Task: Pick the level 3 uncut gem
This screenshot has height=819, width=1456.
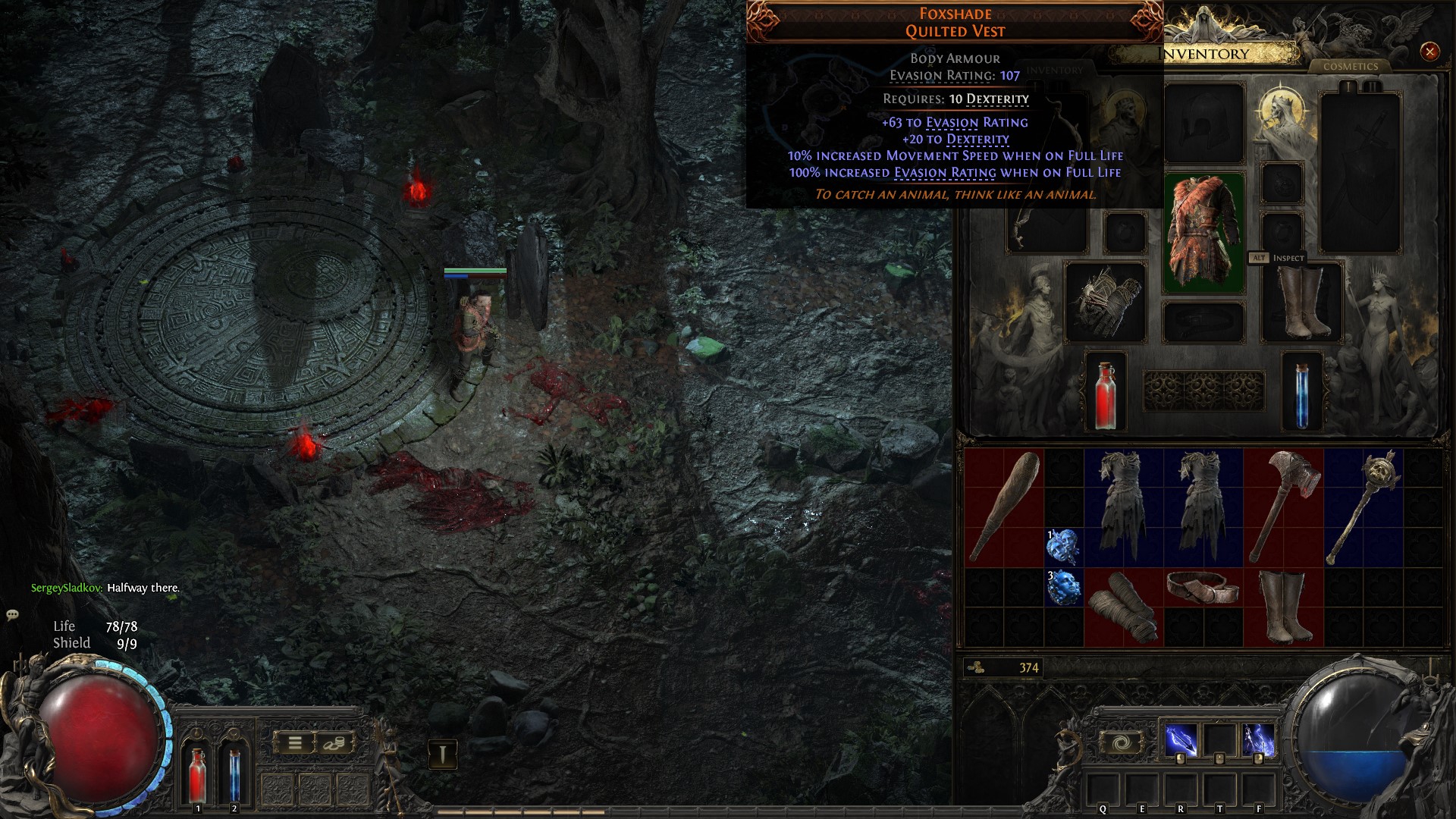Action: tap(1063, 588)
